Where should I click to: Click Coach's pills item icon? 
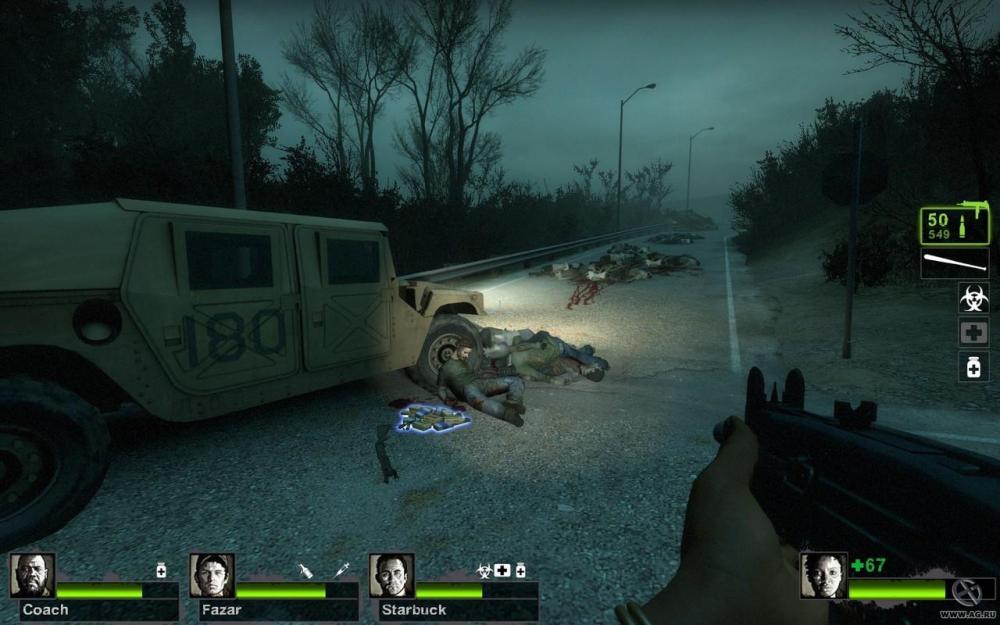tap(161, 570)
